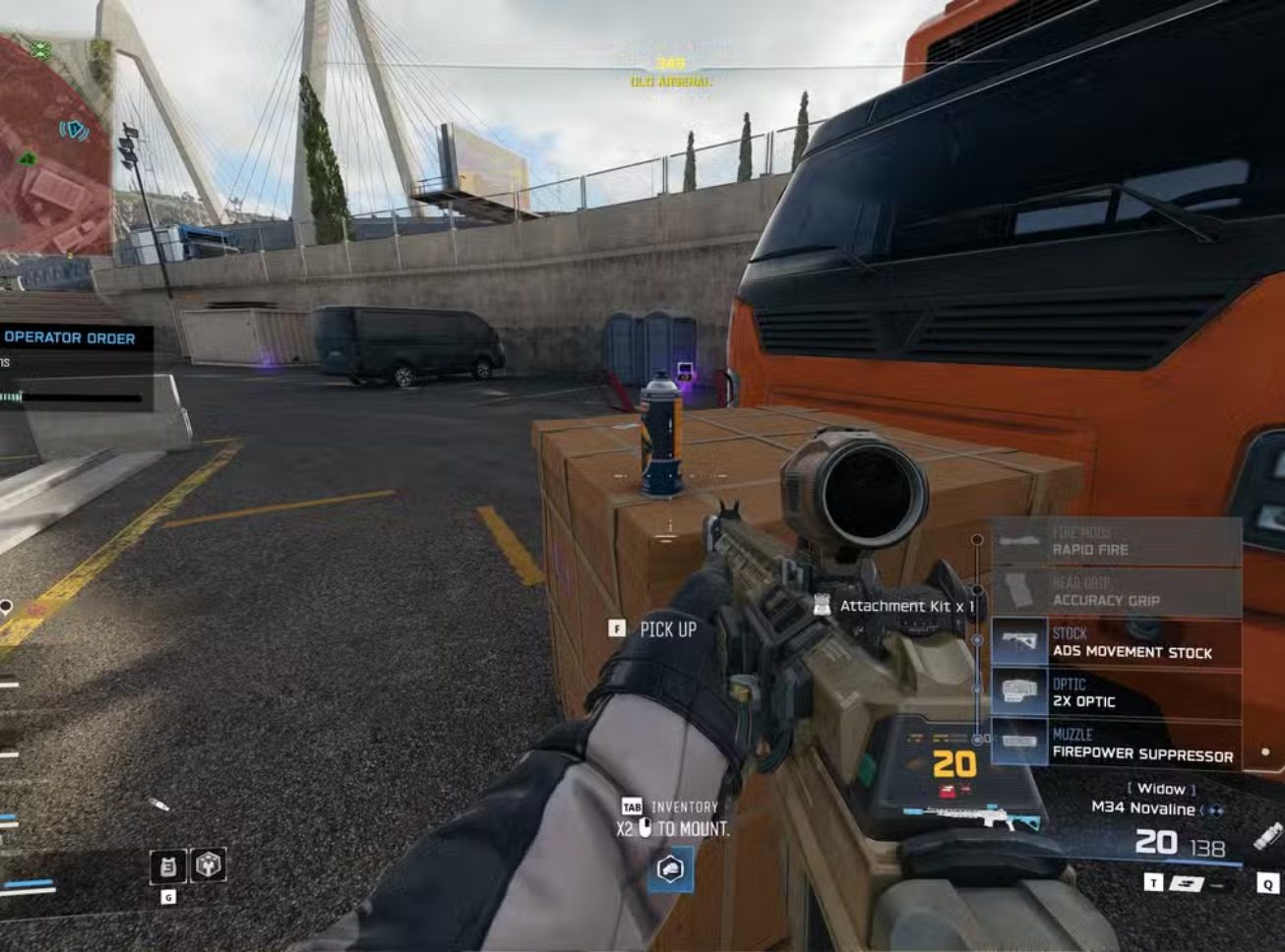Expand the diamond indicator next to M34 Novaline
The image size is (1285, 952).
coord(1217,810)
